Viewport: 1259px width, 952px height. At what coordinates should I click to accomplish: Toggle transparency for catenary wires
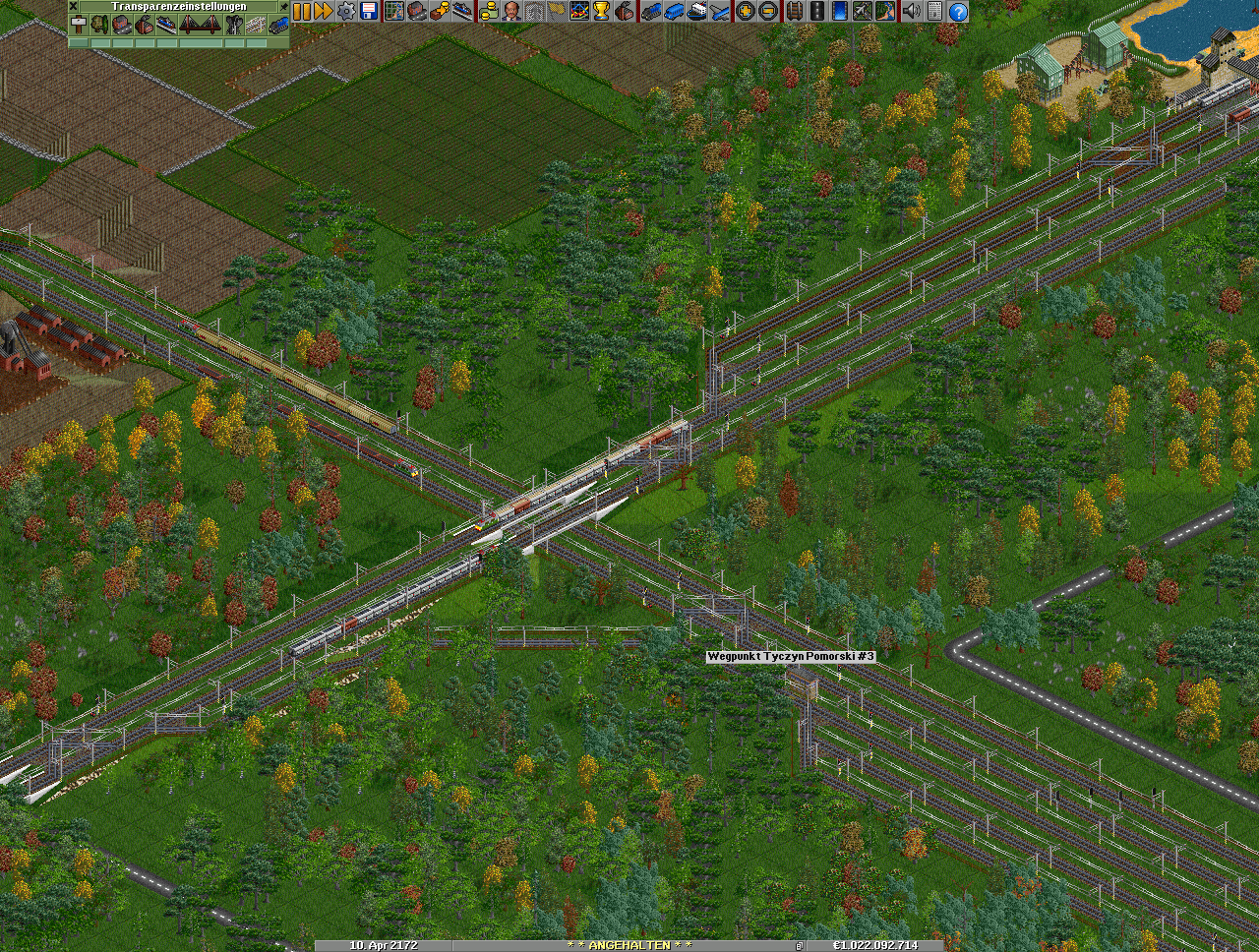pos(257,25)
